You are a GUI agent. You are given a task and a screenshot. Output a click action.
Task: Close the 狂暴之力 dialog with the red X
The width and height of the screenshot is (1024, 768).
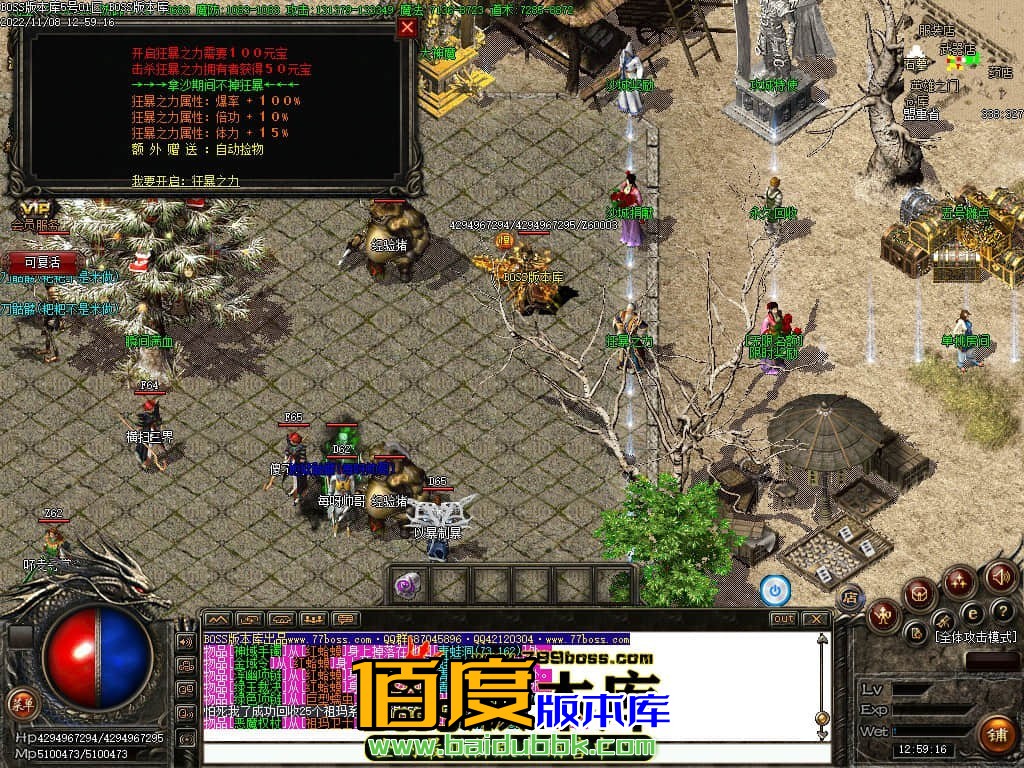407,28
